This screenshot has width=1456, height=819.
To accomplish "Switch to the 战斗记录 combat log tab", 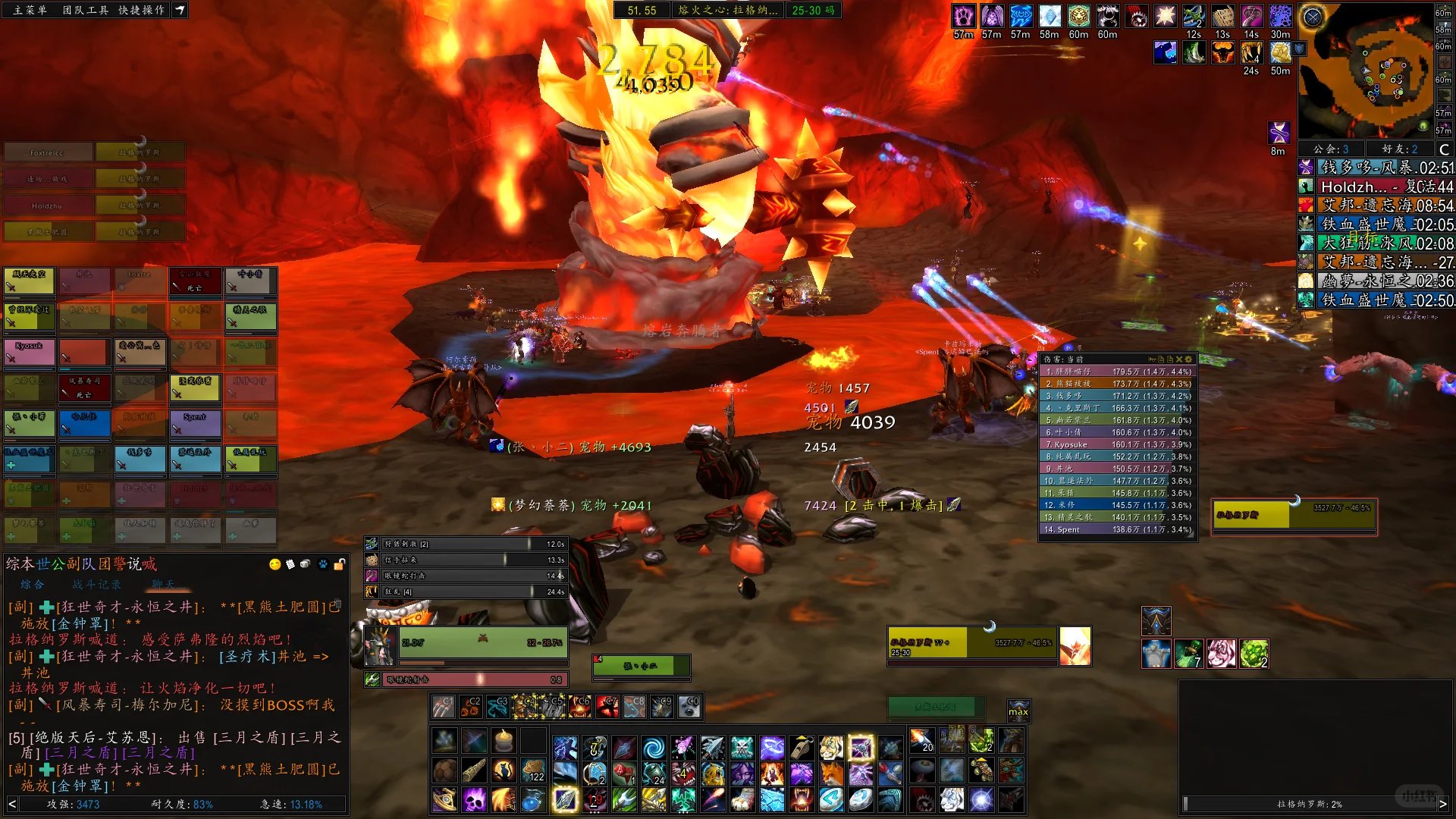I will pos(96,585).
